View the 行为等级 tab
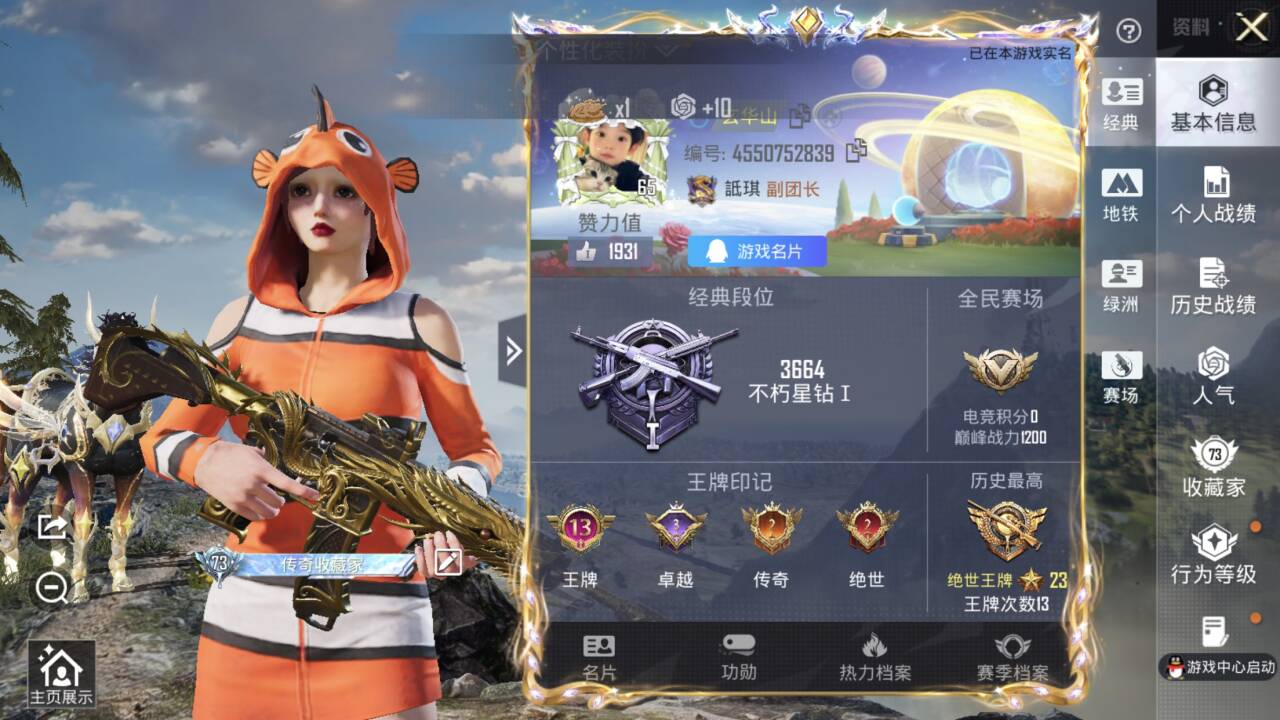Screen dimensions: 1280x720 (x=1213, y=556)
